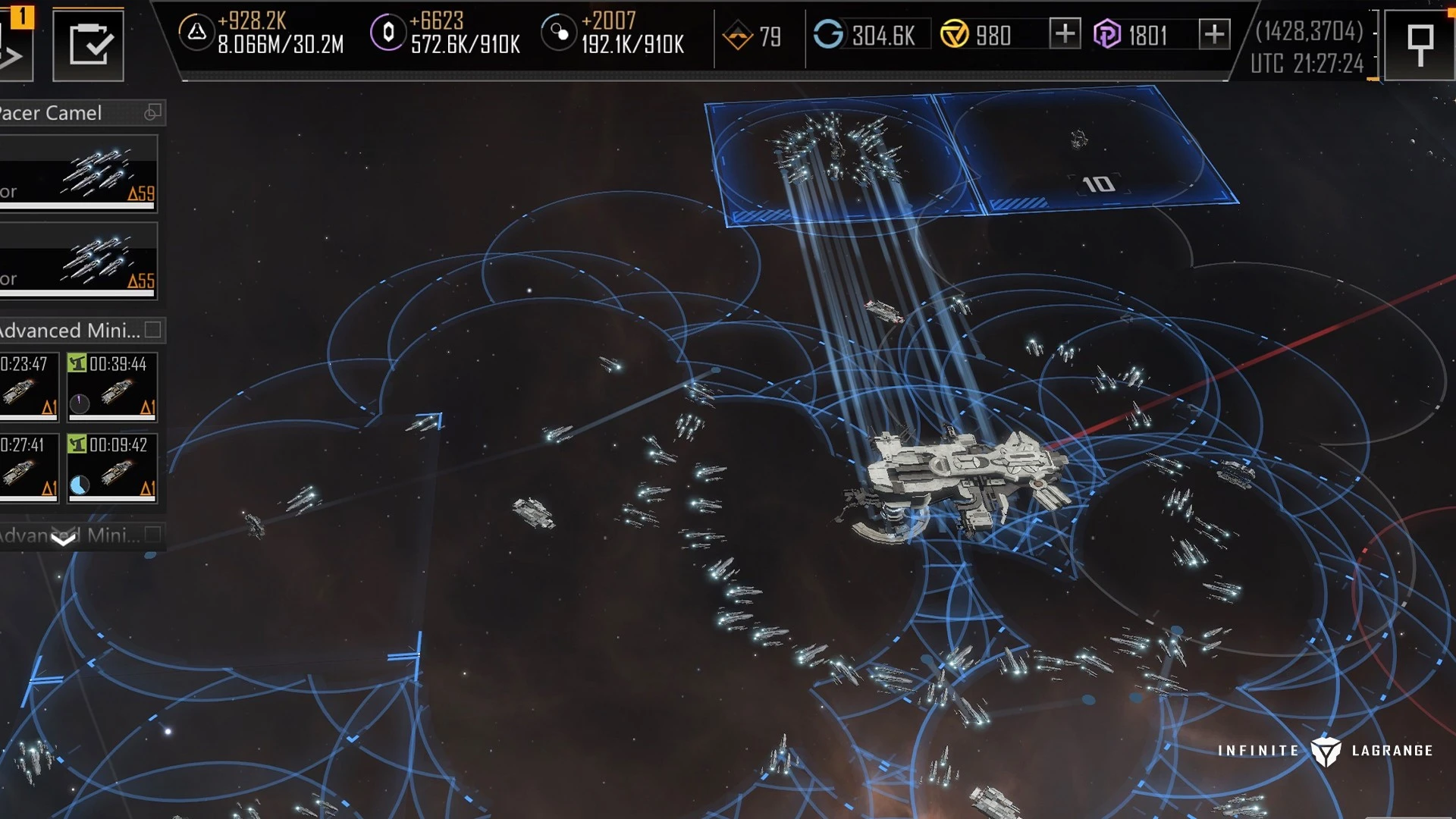Screen dimensions: 1456x819
Task: Click the map coordinates display
Action: (1309, 32)
